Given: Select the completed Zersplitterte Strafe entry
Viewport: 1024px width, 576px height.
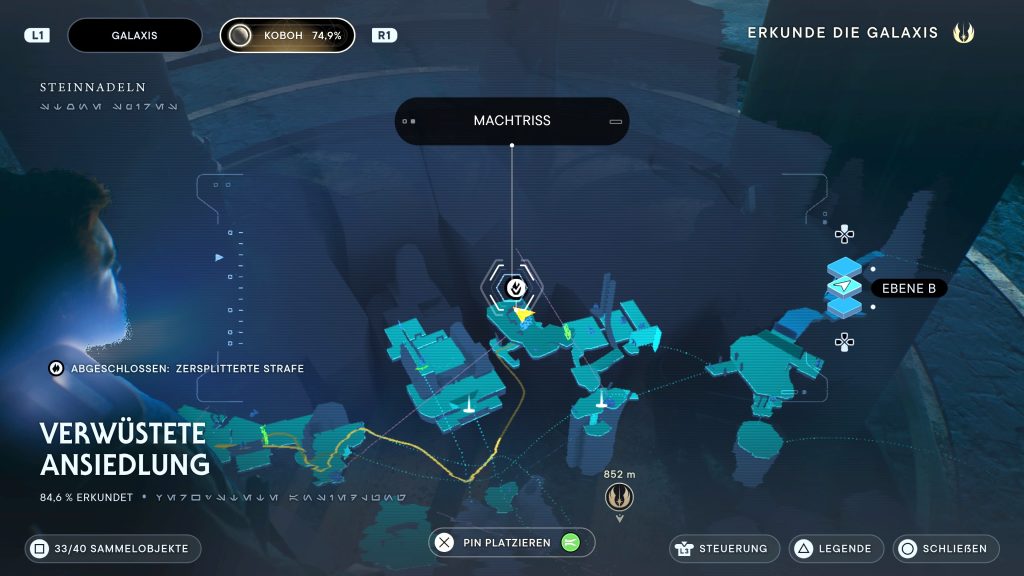Looking at the screenshot, I should 176,368.
